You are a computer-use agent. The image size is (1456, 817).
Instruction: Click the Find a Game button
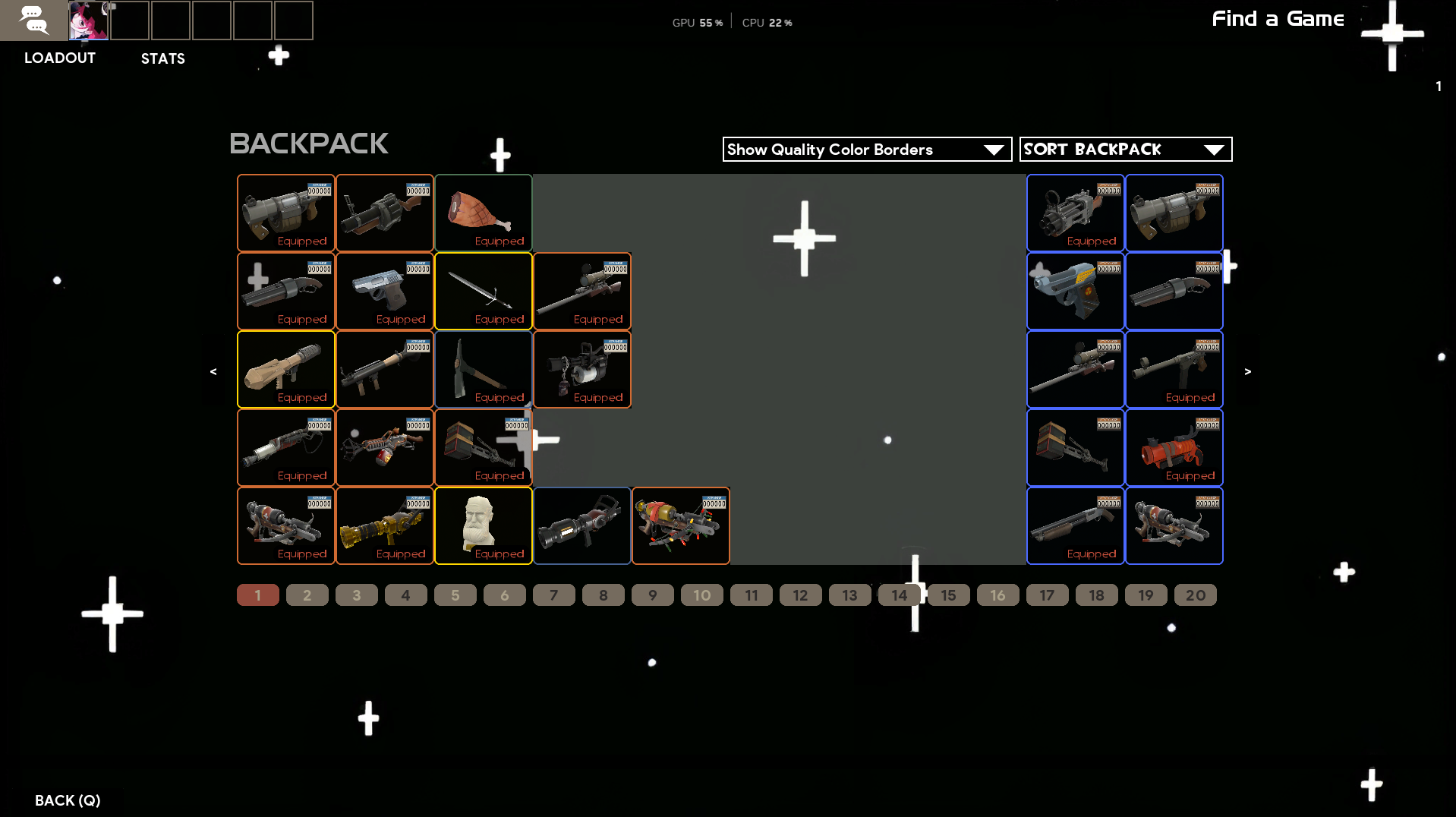coord(1278,19)
